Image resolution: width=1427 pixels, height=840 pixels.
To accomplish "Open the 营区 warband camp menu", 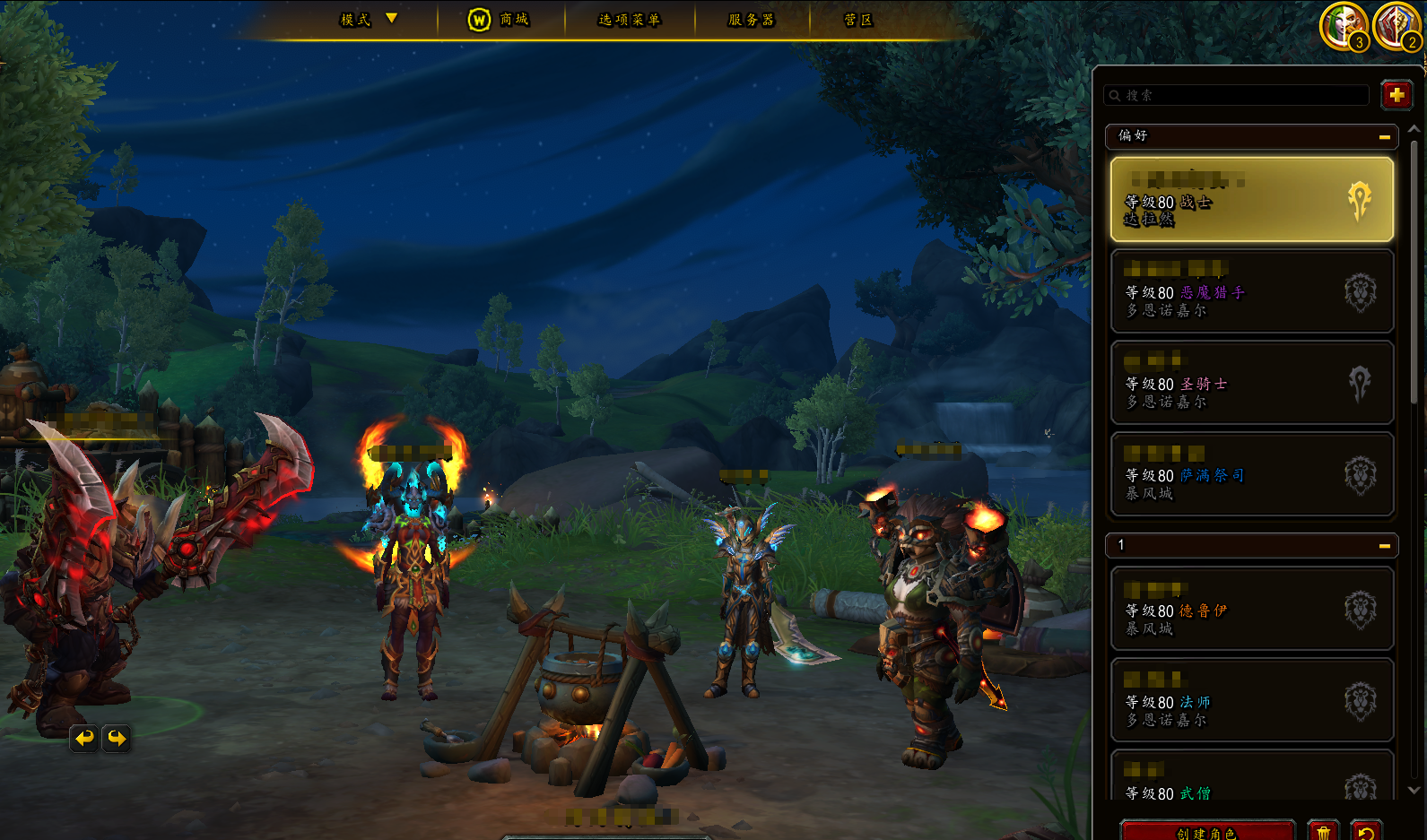I will point(857,20).
